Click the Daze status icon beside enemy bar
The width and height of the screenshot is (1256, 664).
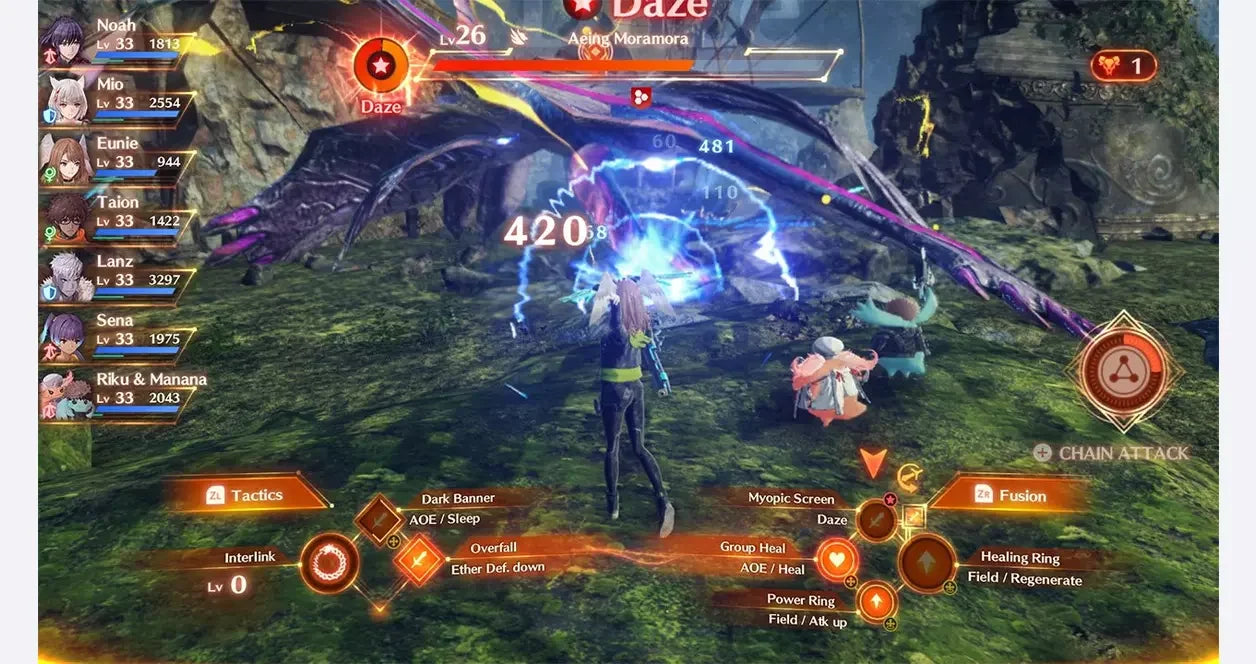pyautogui.click(x=381, y=66)
